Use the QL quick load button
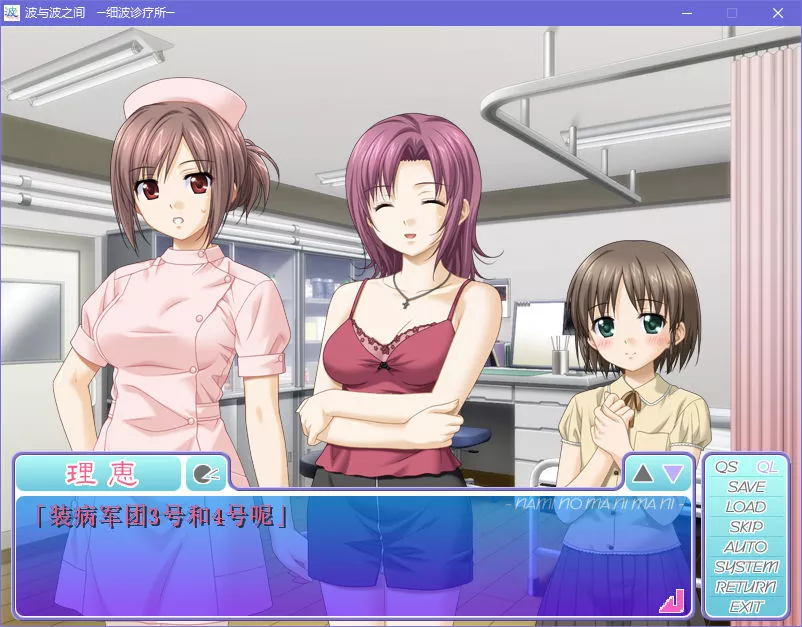Viewport: 802px width, 627px height. (767, 467)
